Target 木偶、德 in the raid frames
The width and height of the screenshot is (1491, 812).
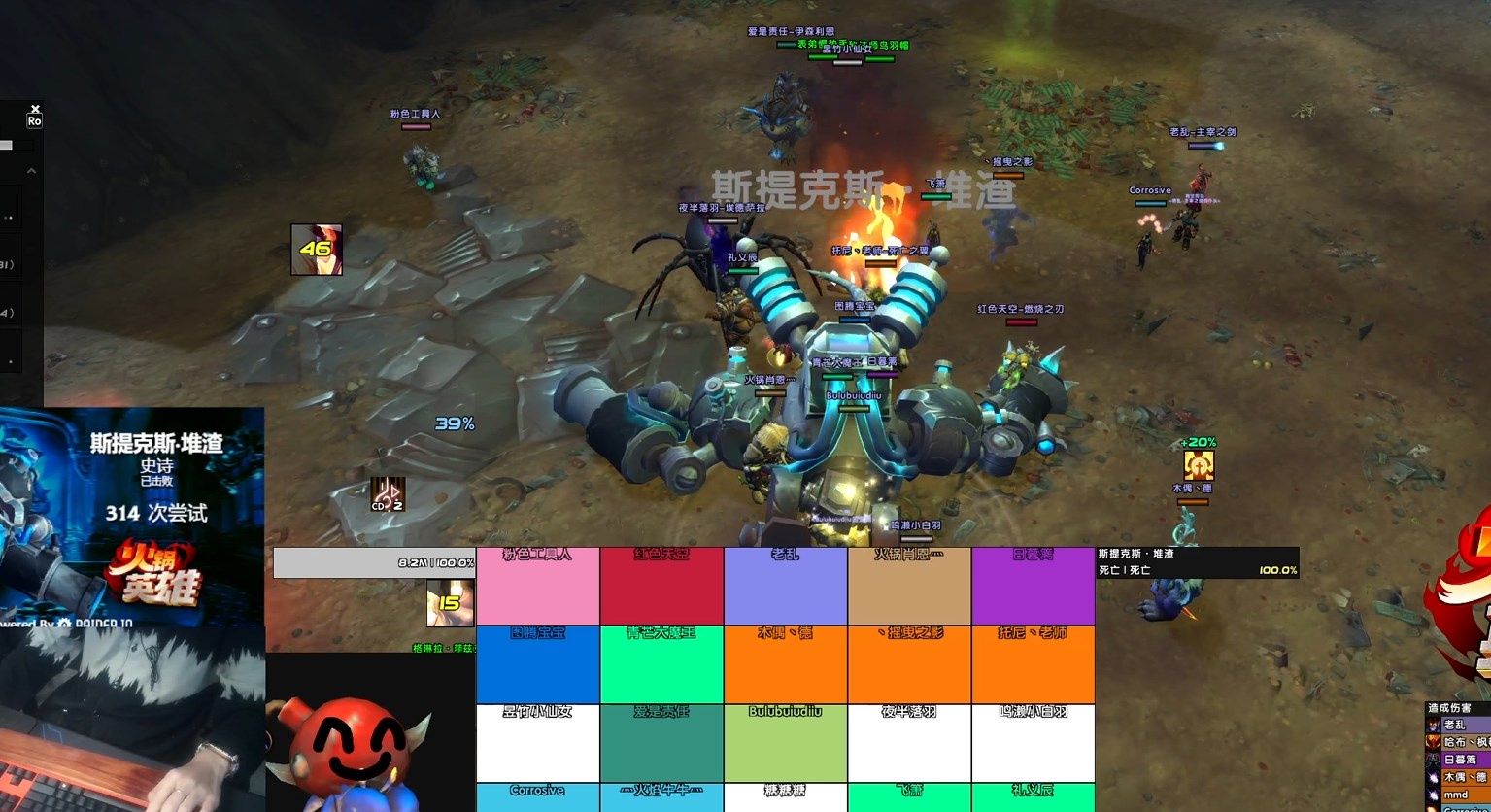785,665
